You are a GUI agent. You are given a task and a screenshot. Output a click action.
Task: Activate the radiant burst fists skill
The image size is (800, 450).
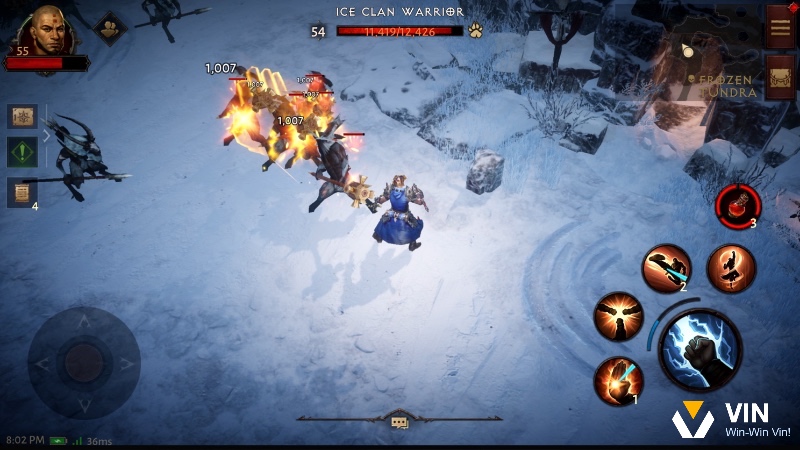[x=619, y=316]
